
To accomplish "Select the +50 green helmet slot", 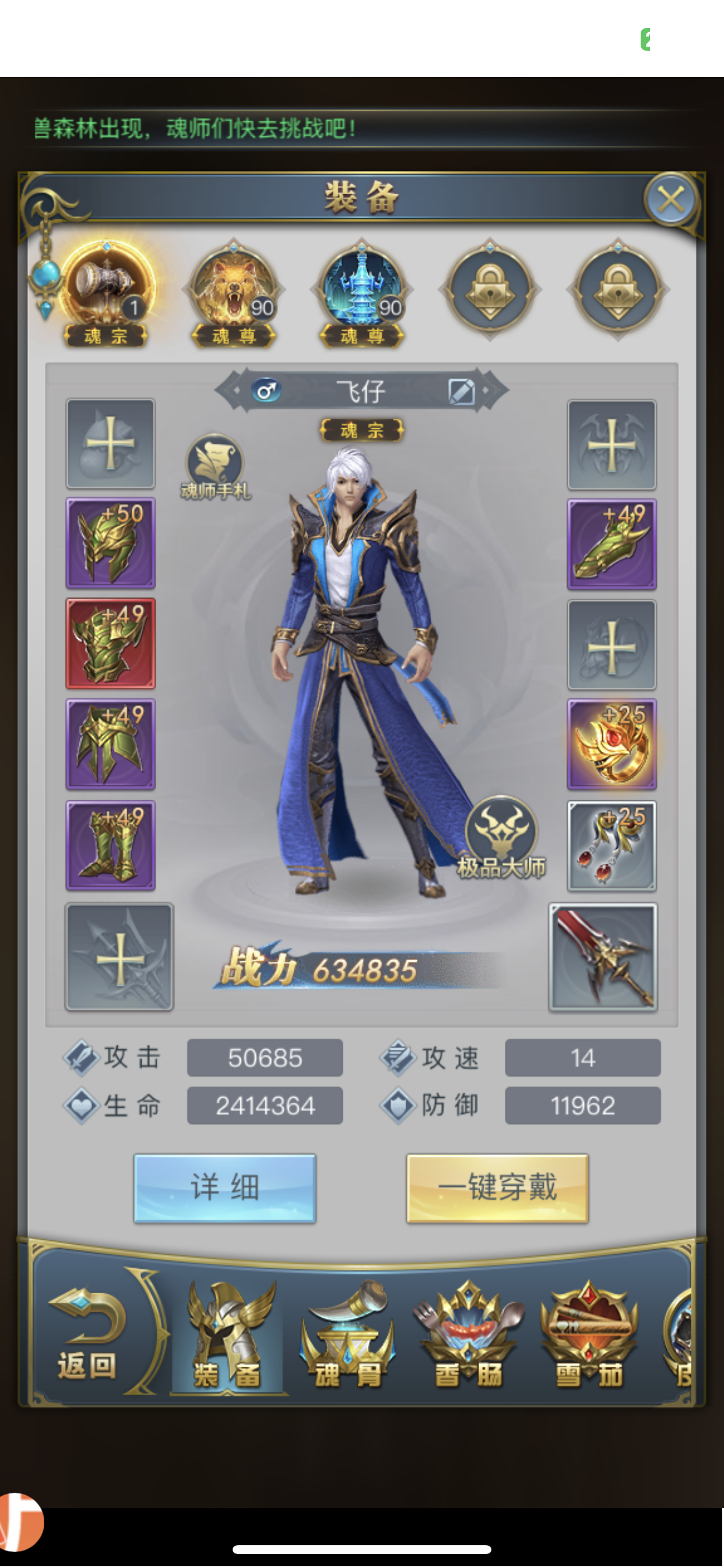I will tap(111, 543).
